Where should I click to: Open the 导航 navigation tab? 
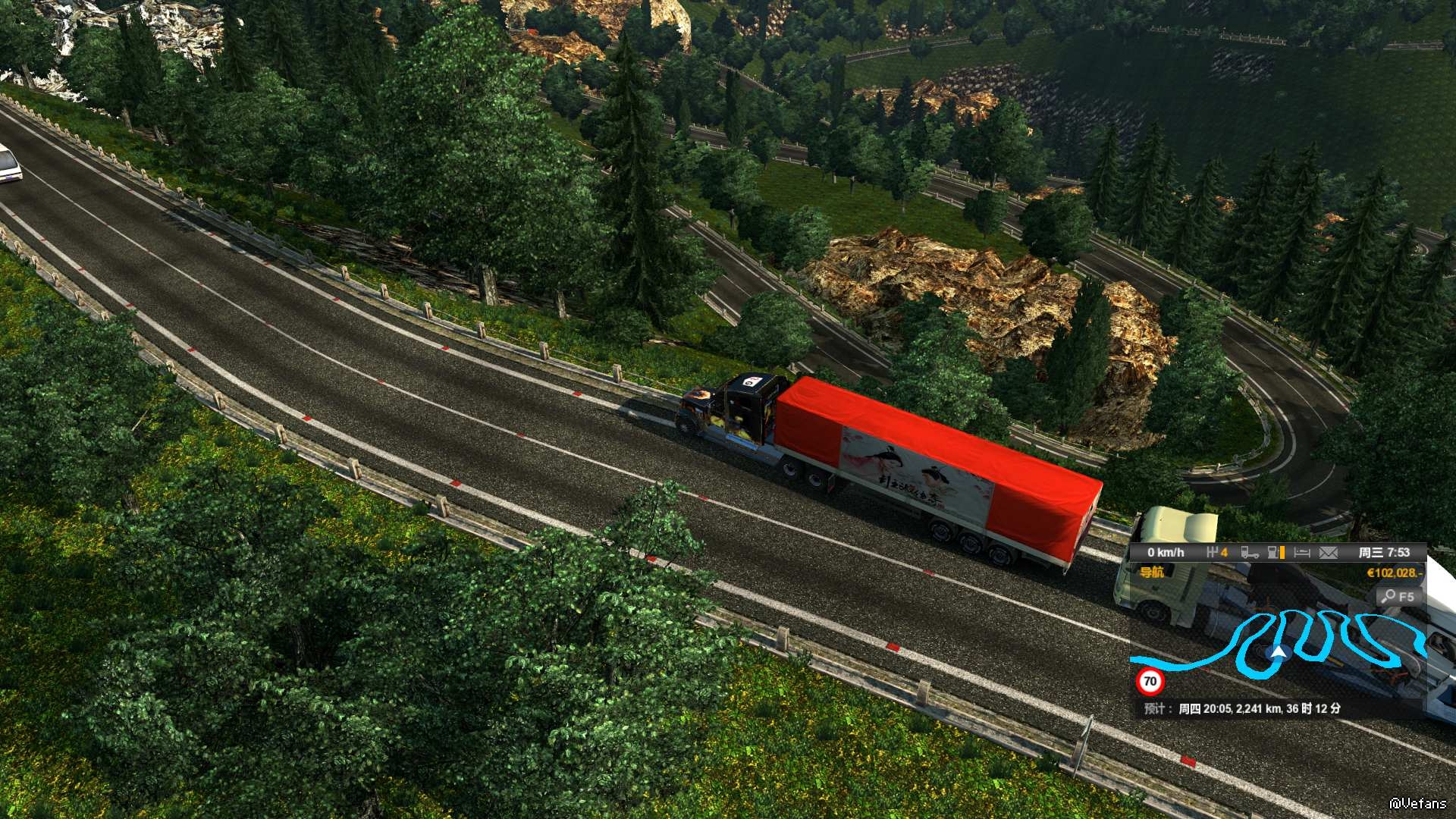point(1152,572)
